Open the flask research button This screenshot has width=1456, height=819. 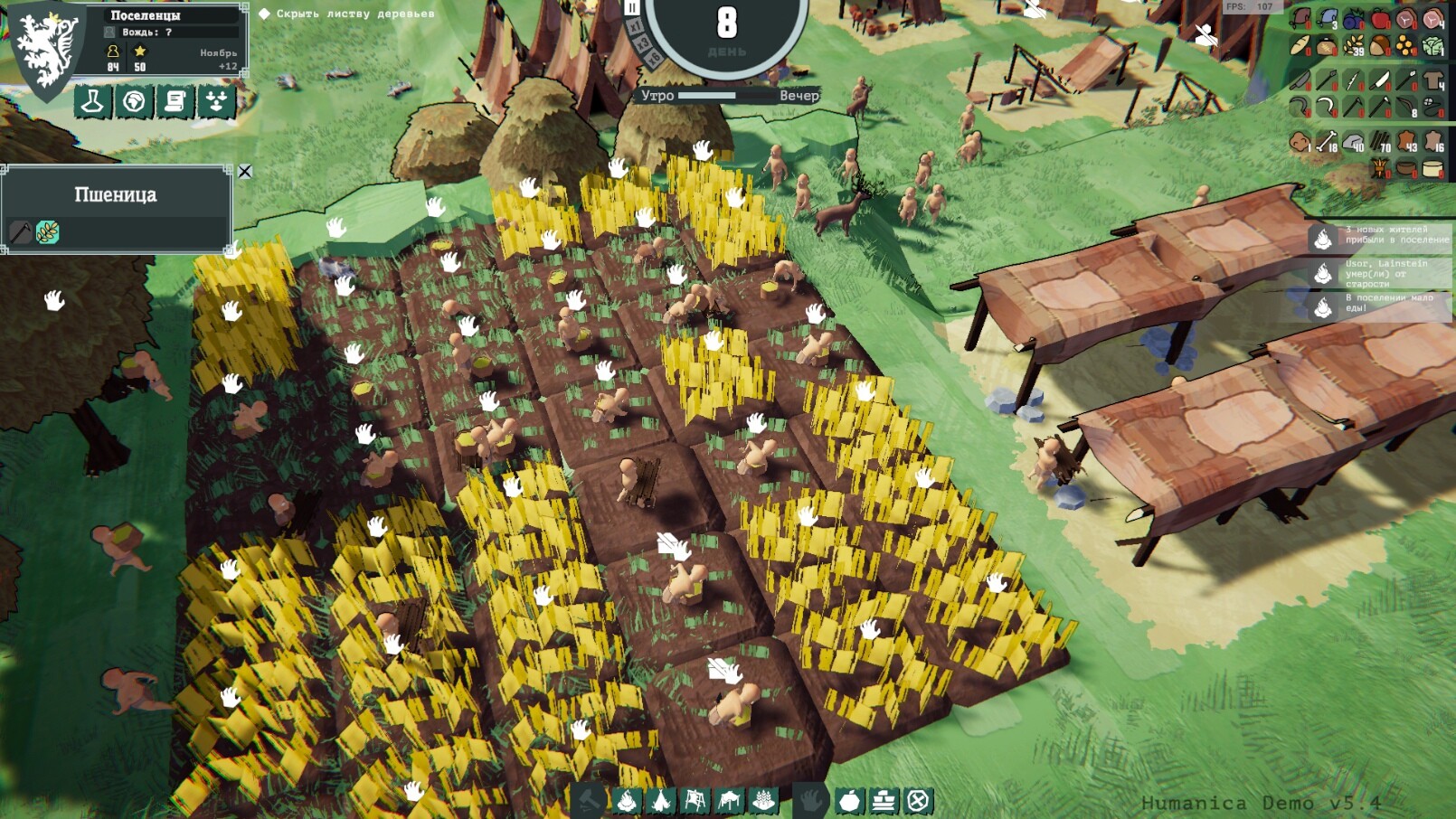pos(92,102)
